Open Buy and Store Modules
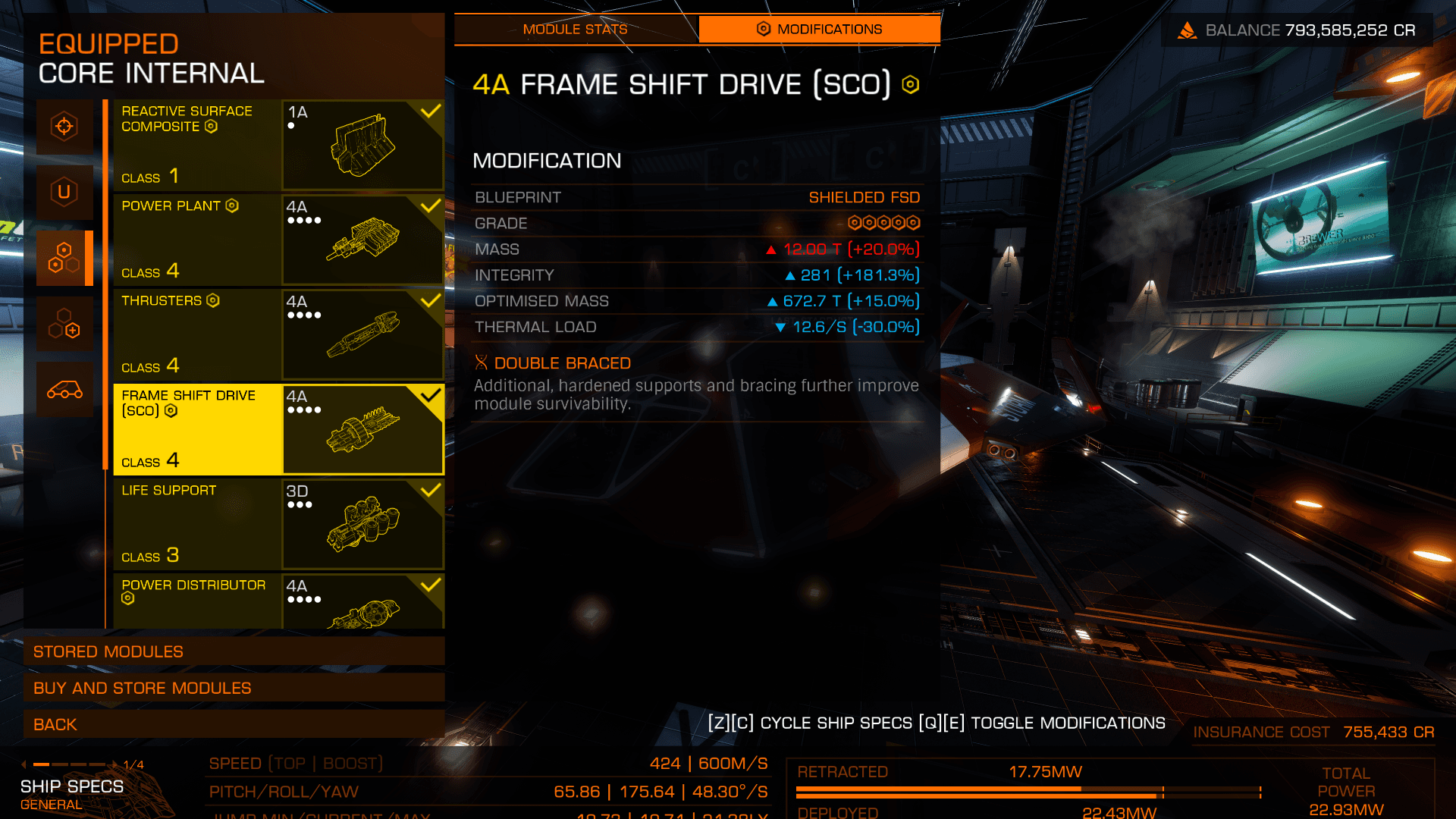 coord(234,688)
